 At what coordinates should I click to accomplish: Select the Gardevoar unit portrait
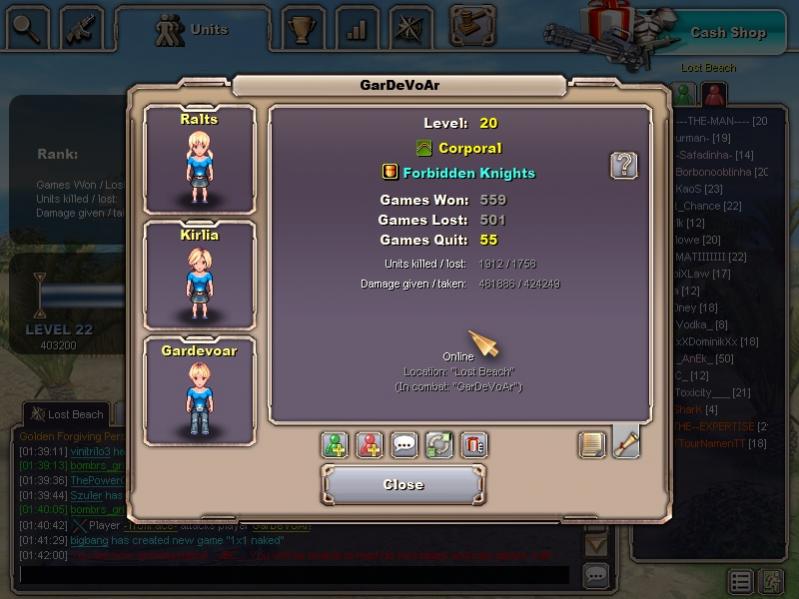200,390
